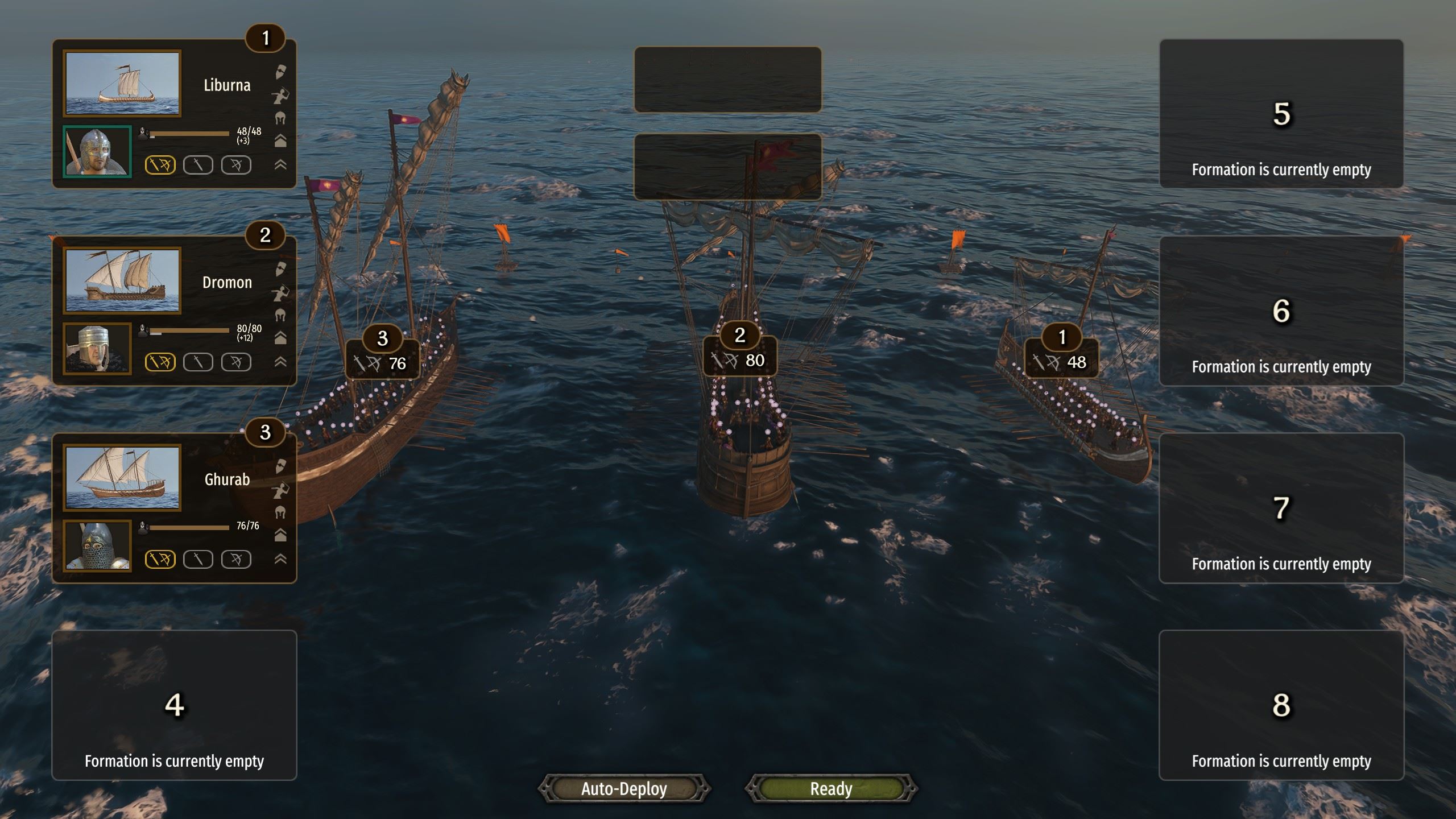Select ship marker 2 with 80 troops

(x=740, y=353)
